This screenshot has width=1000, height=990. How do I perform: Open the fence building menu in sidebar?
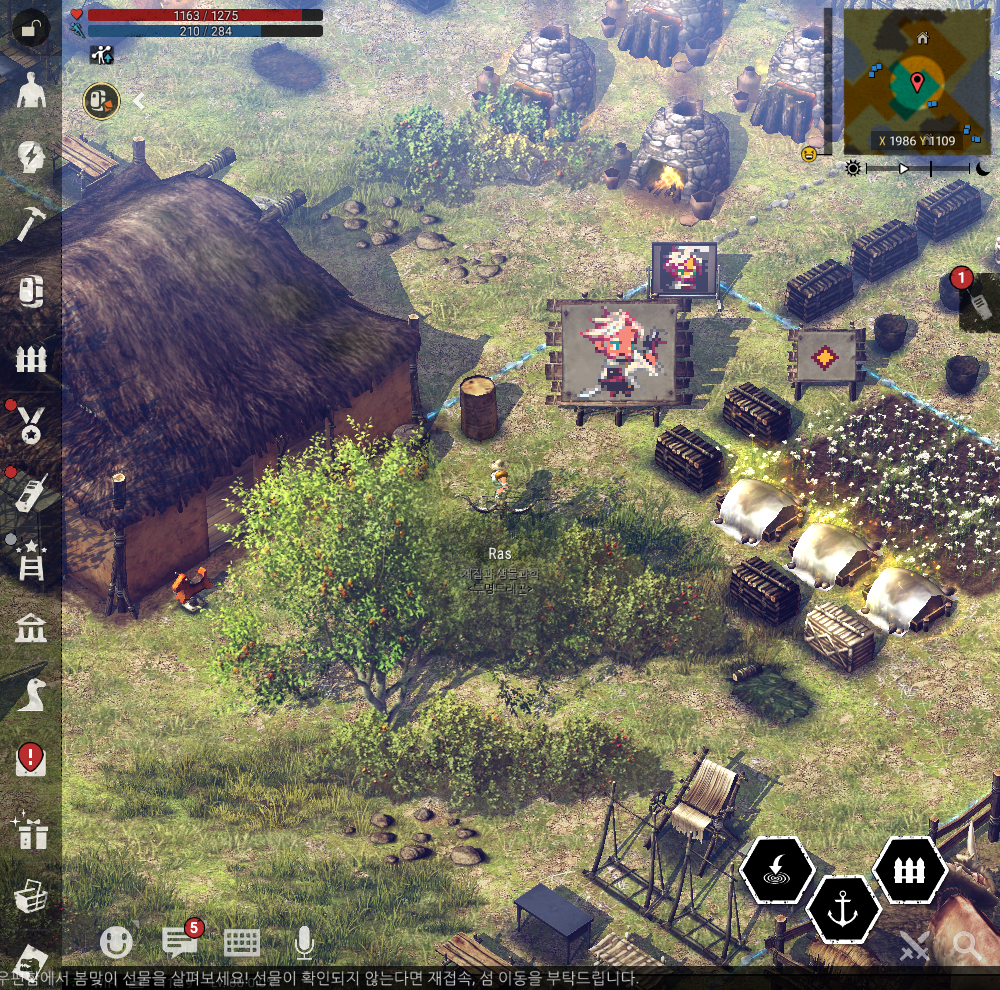point(31,359)
